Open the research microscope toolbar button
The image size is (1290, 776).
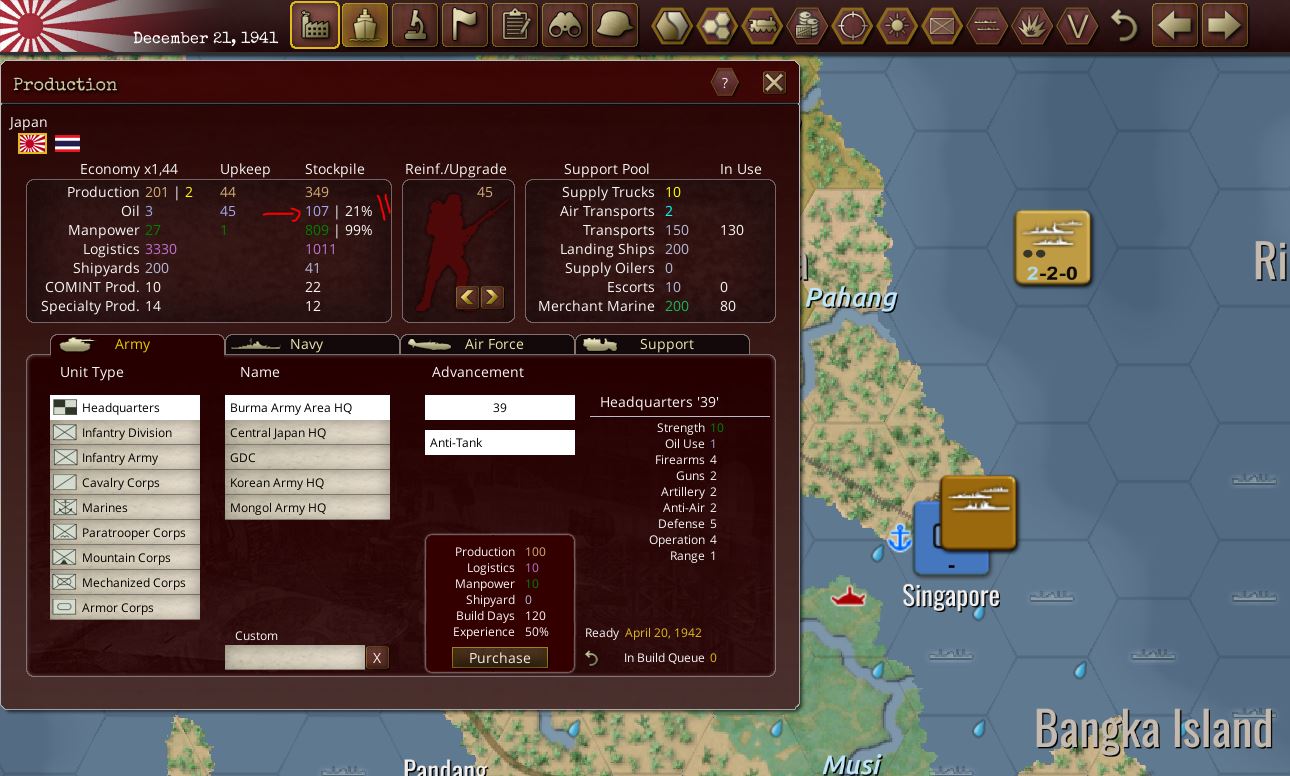point(415,25)
